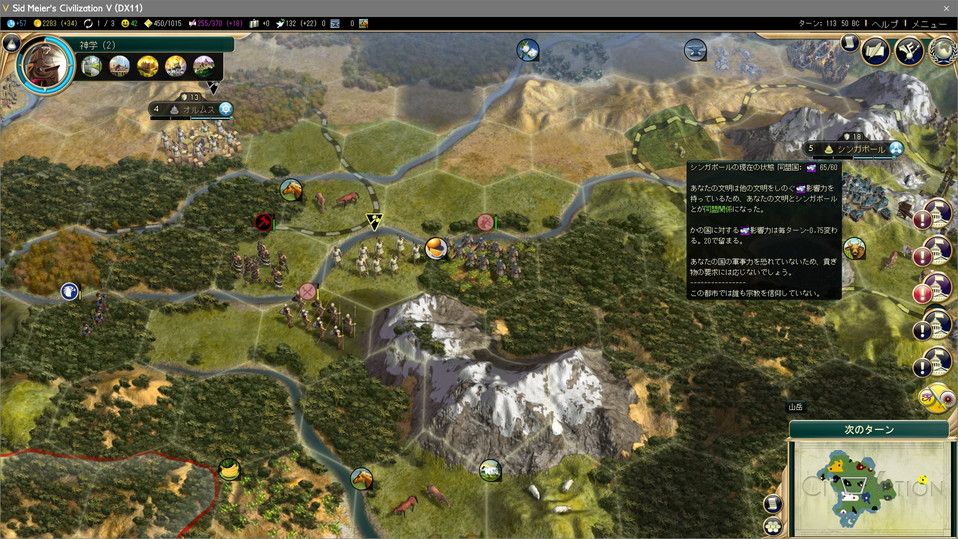Open the 神学 research bar
This screenshot has width=958, height=539.
point(150,44)
